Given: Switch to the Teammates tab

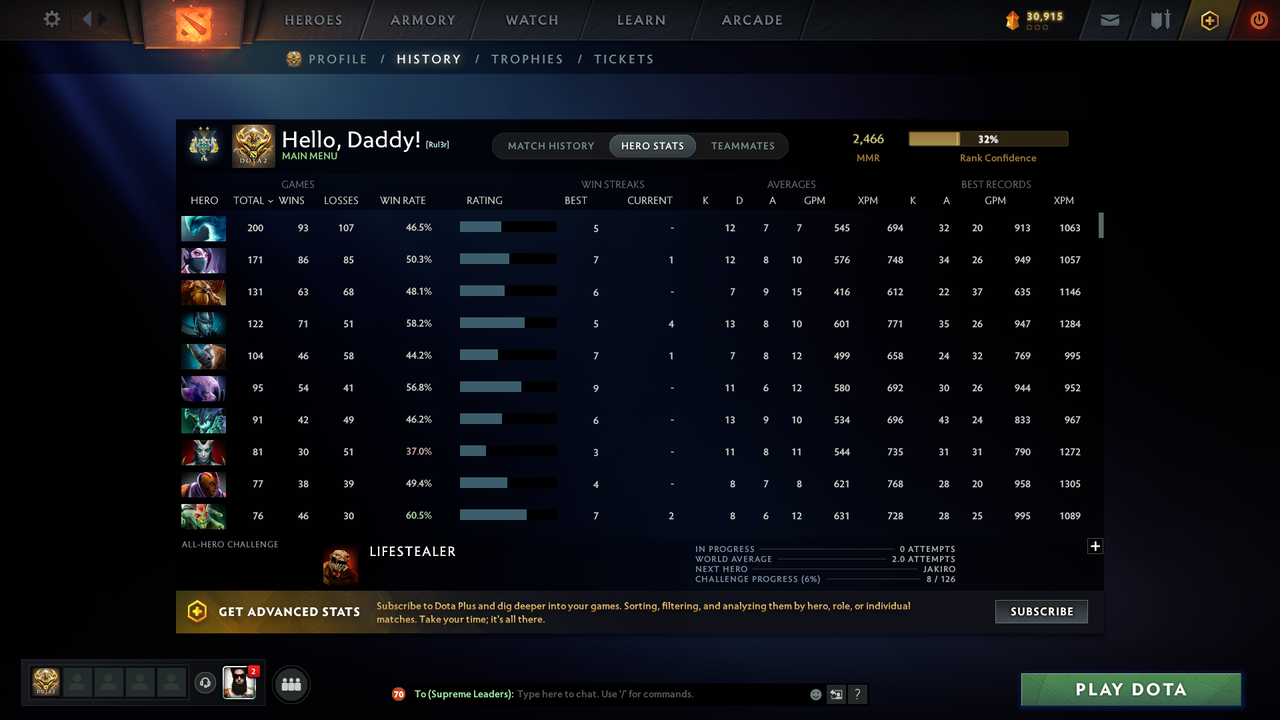Looking at the screenshot, I should [743, 145].
